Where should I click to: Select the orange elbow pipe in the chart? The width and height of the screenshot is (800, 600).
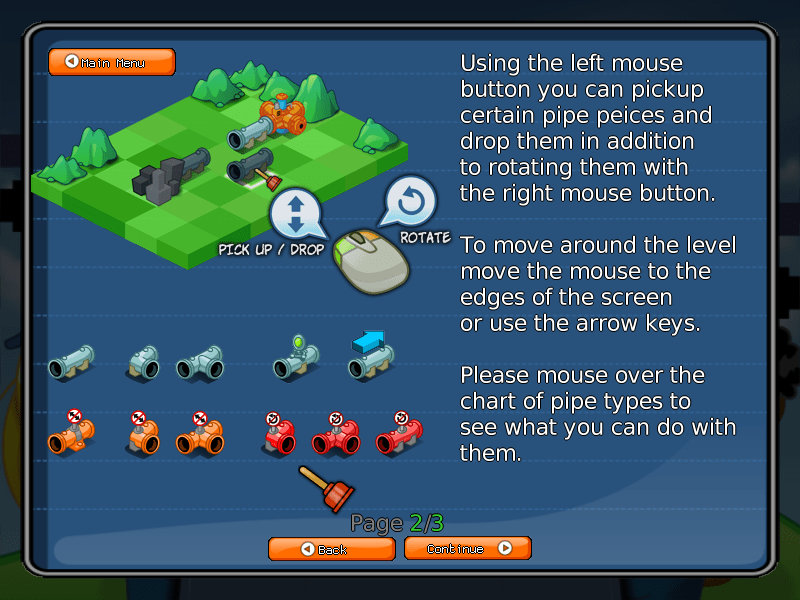click(142, 437)
